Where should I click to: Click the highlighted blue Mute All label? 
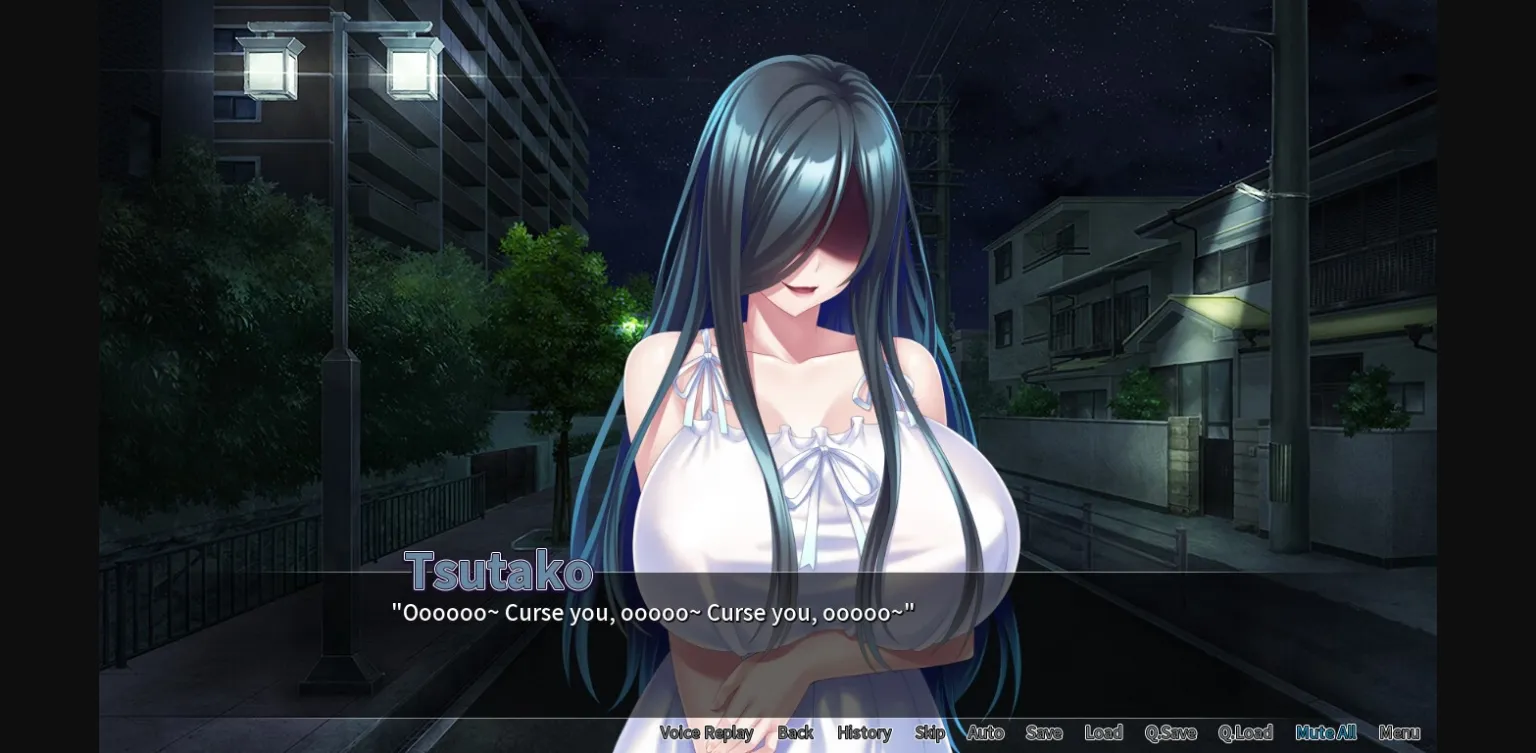1324,733
